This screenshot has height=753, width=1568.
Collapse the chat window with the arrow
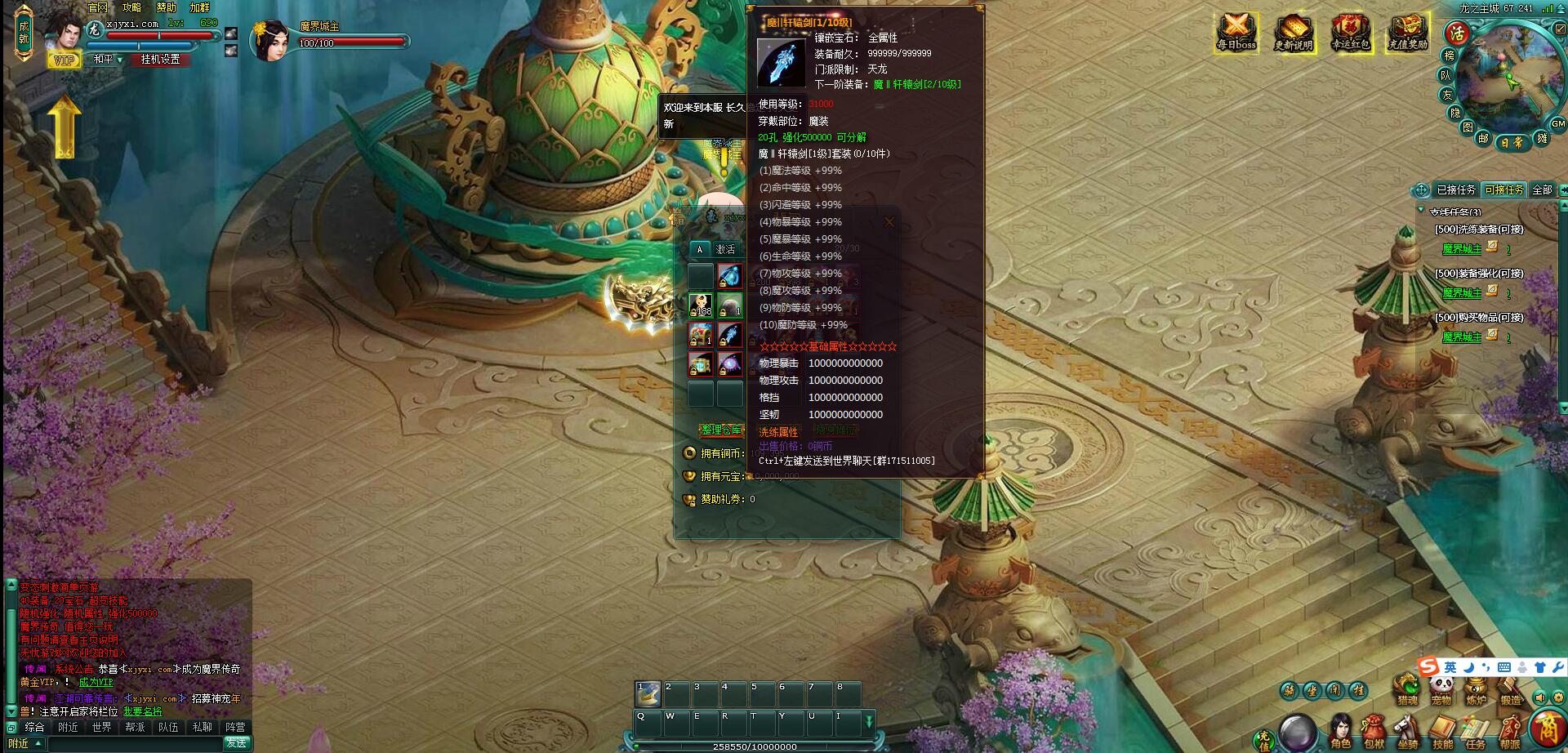[x=11, y=711]
